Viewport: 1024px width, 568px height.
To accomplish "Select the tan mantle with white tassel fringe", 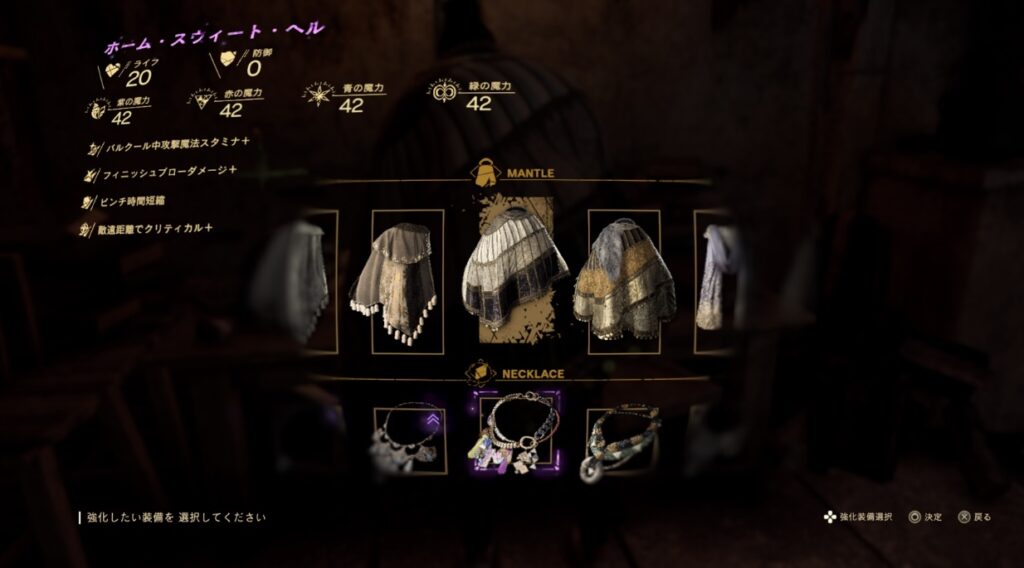I will pyautogui.click(x=407, y=281).
